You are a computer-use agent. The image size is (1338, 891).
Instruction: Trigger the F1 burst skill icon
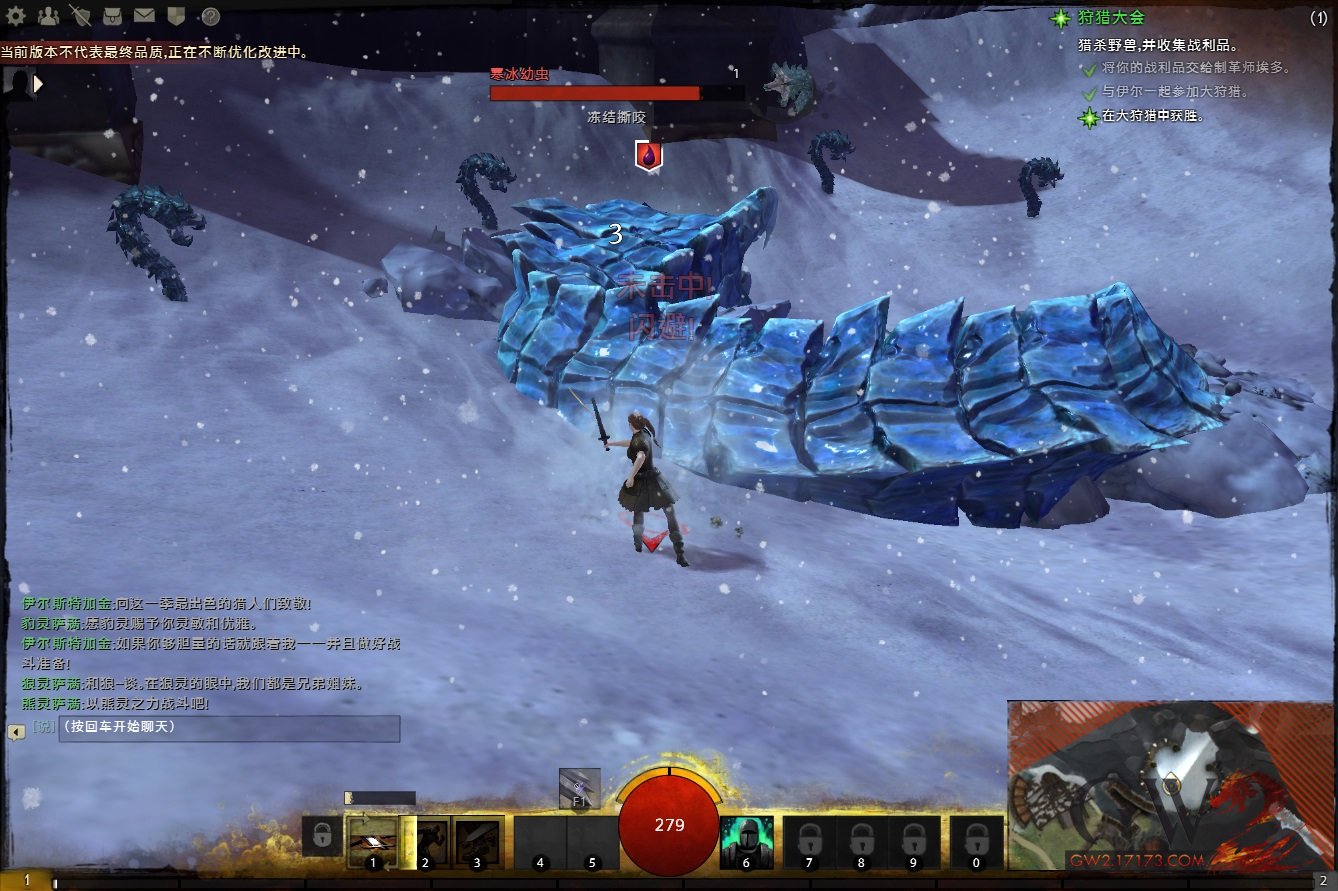(x=580, y=788)
